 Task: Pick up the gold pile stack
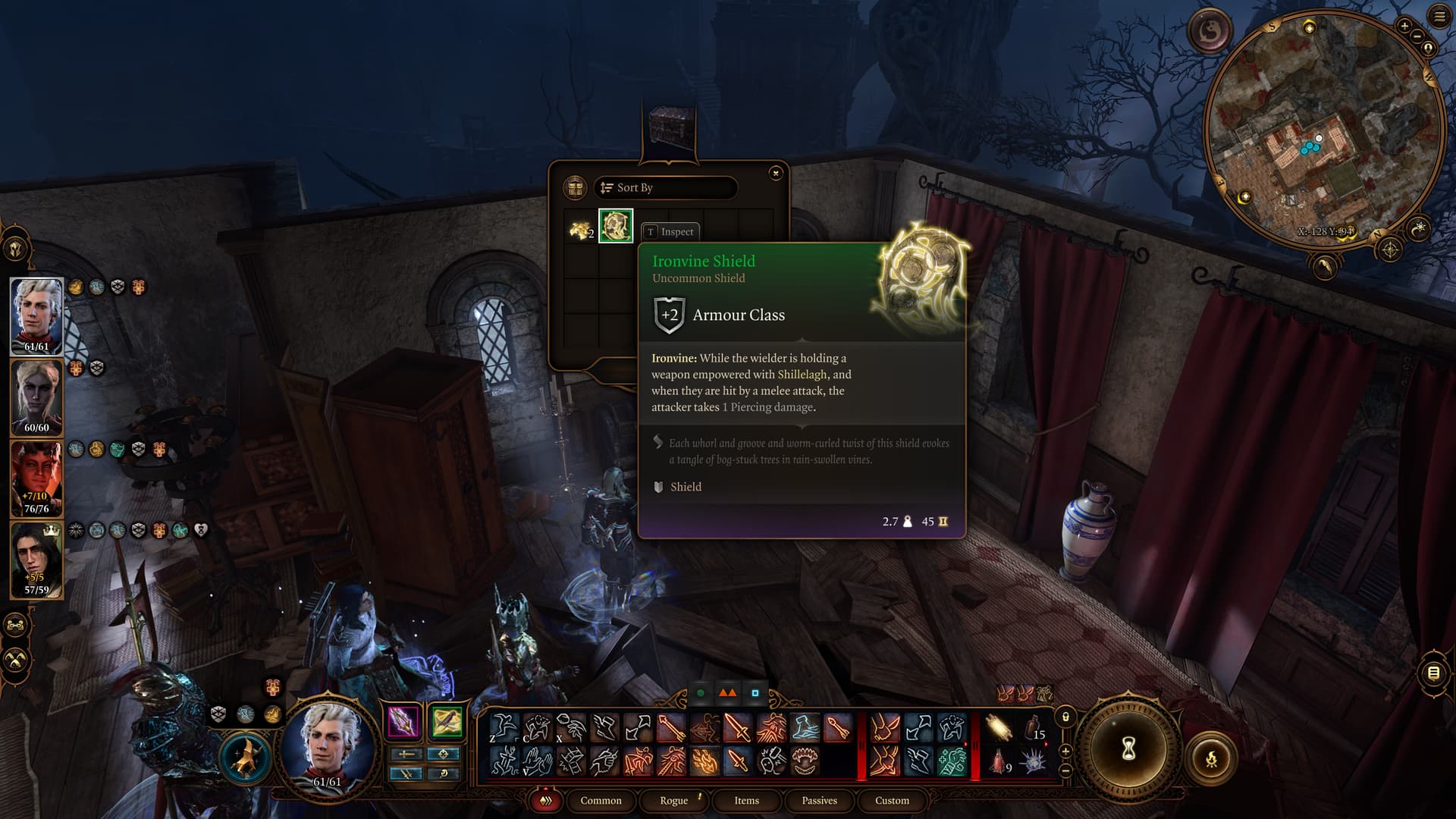pos(581,227)
